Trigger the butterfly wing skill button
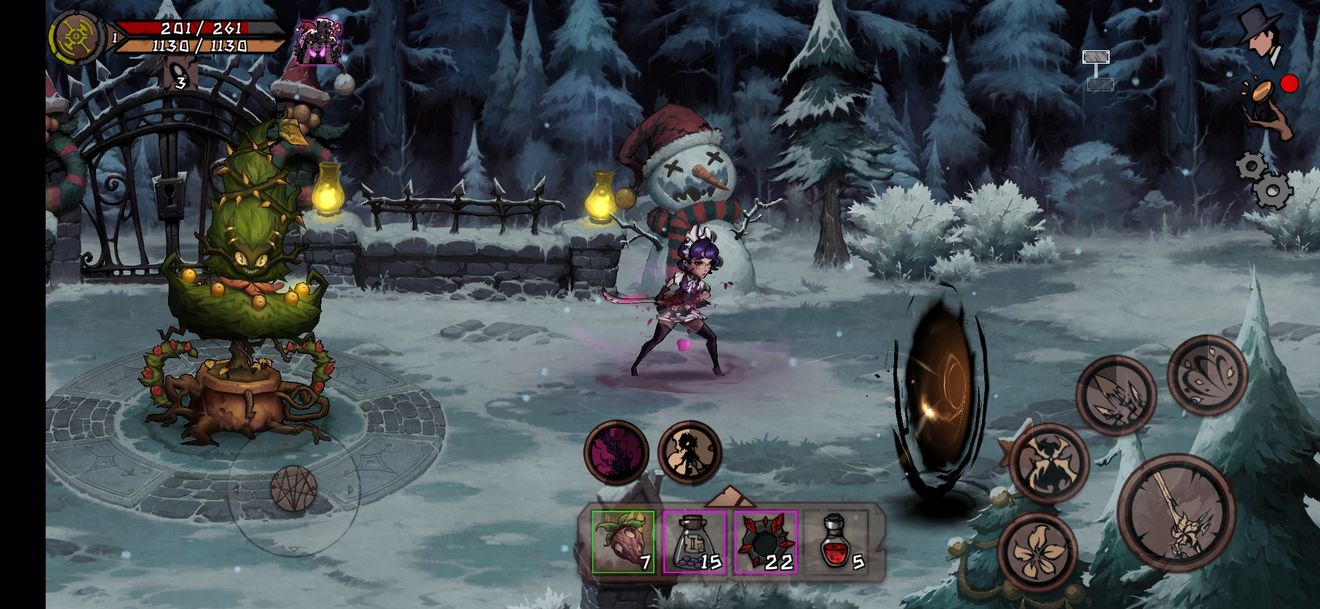 (1207, 375)
